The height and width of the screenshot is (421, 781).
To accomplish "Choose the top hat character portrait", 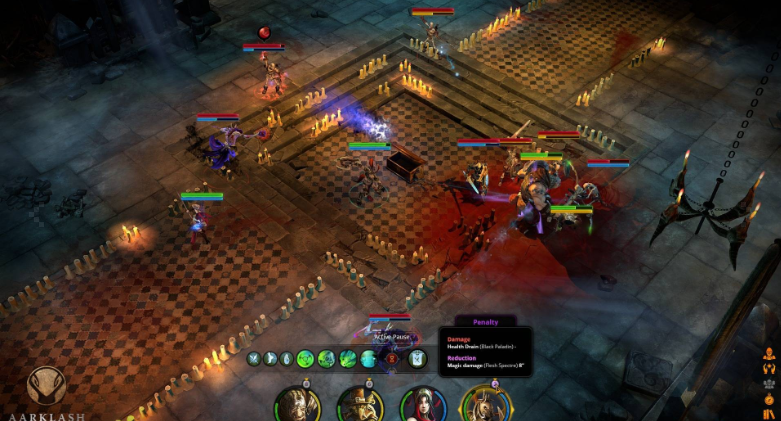I will (x=360, y=406).
